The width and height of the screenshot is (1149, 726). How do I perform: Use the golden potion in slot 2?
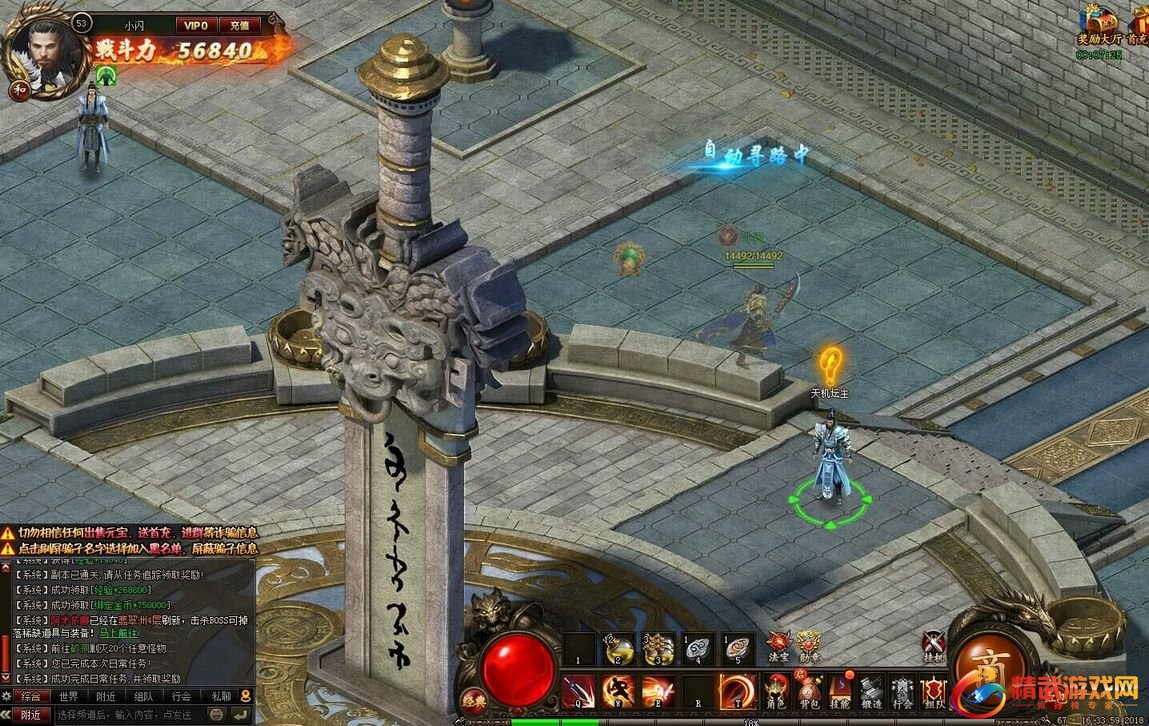(x=618, y=648)
